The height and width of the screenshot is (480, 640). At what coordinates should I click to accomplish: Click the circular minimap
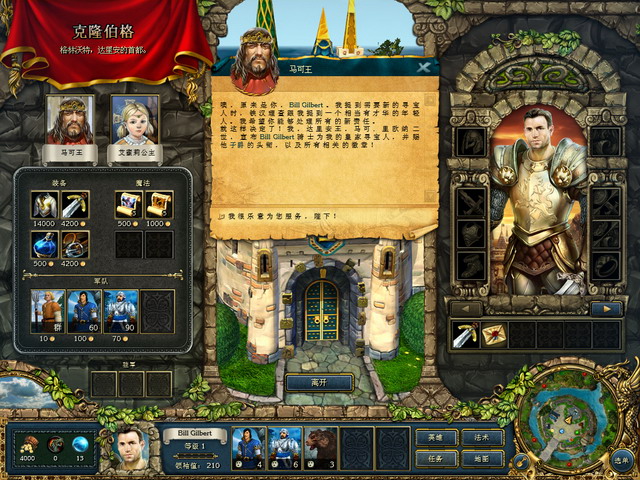pos(566,425)
